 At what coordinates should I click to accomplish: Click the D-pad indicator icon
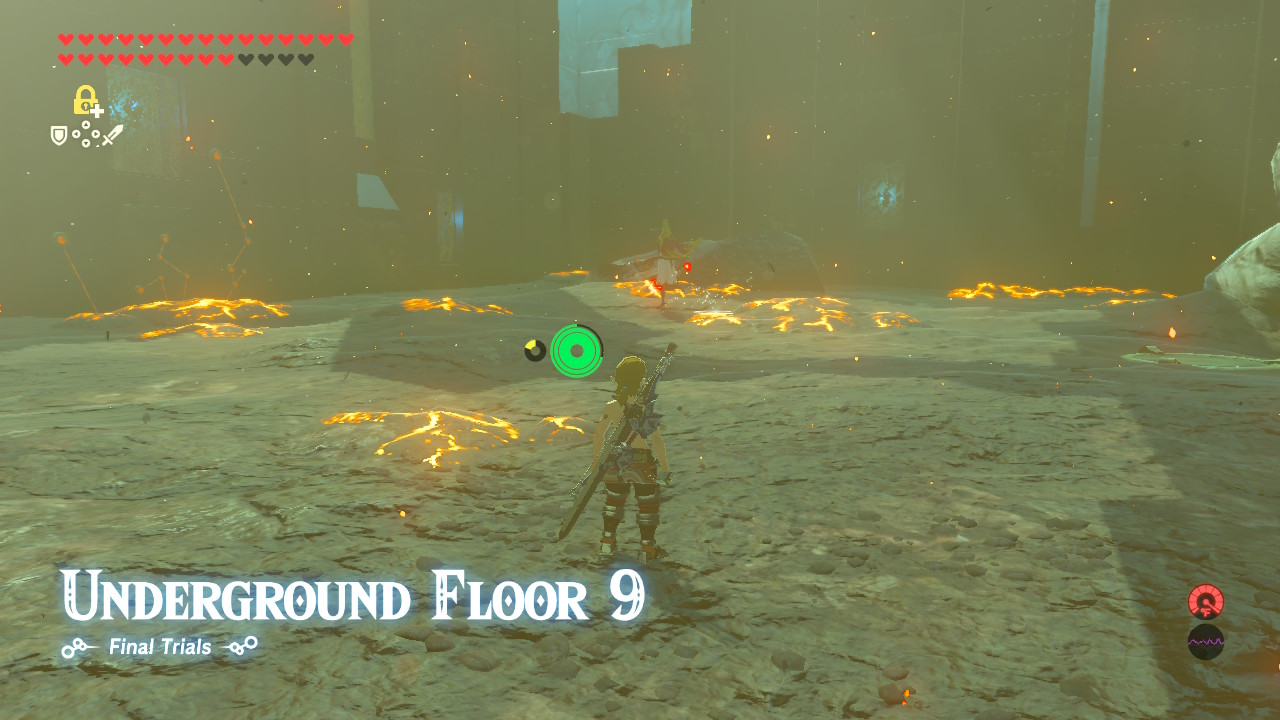pyautogui.click(x=85, y=133)
